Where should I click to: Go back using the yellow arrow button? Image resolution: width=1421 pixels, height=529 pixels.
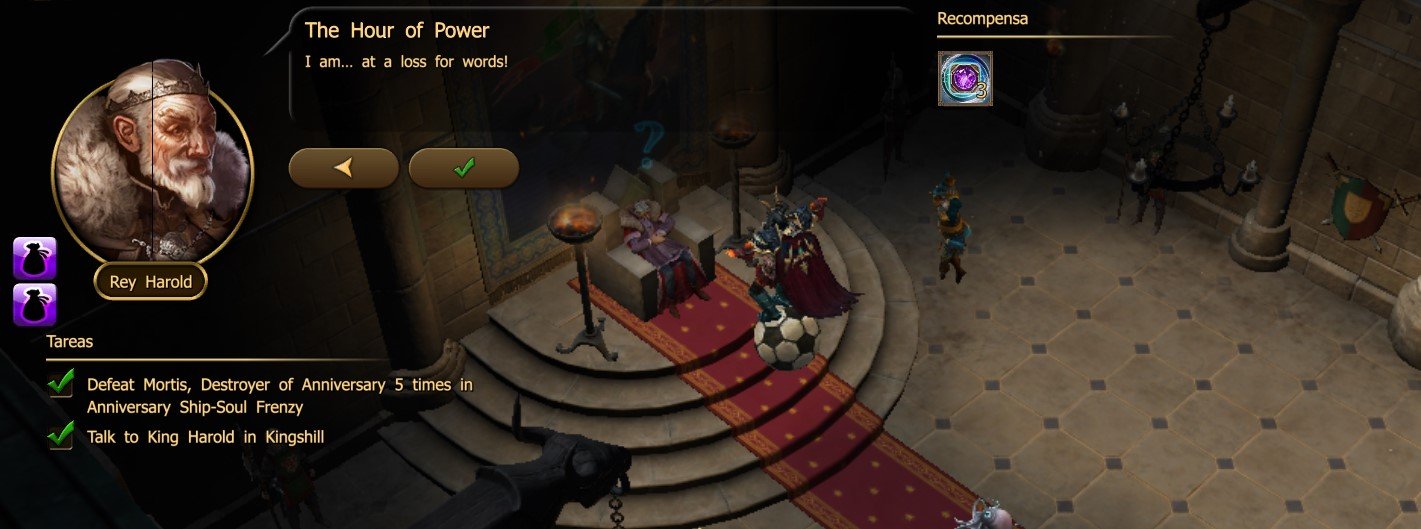pos(343,168)
